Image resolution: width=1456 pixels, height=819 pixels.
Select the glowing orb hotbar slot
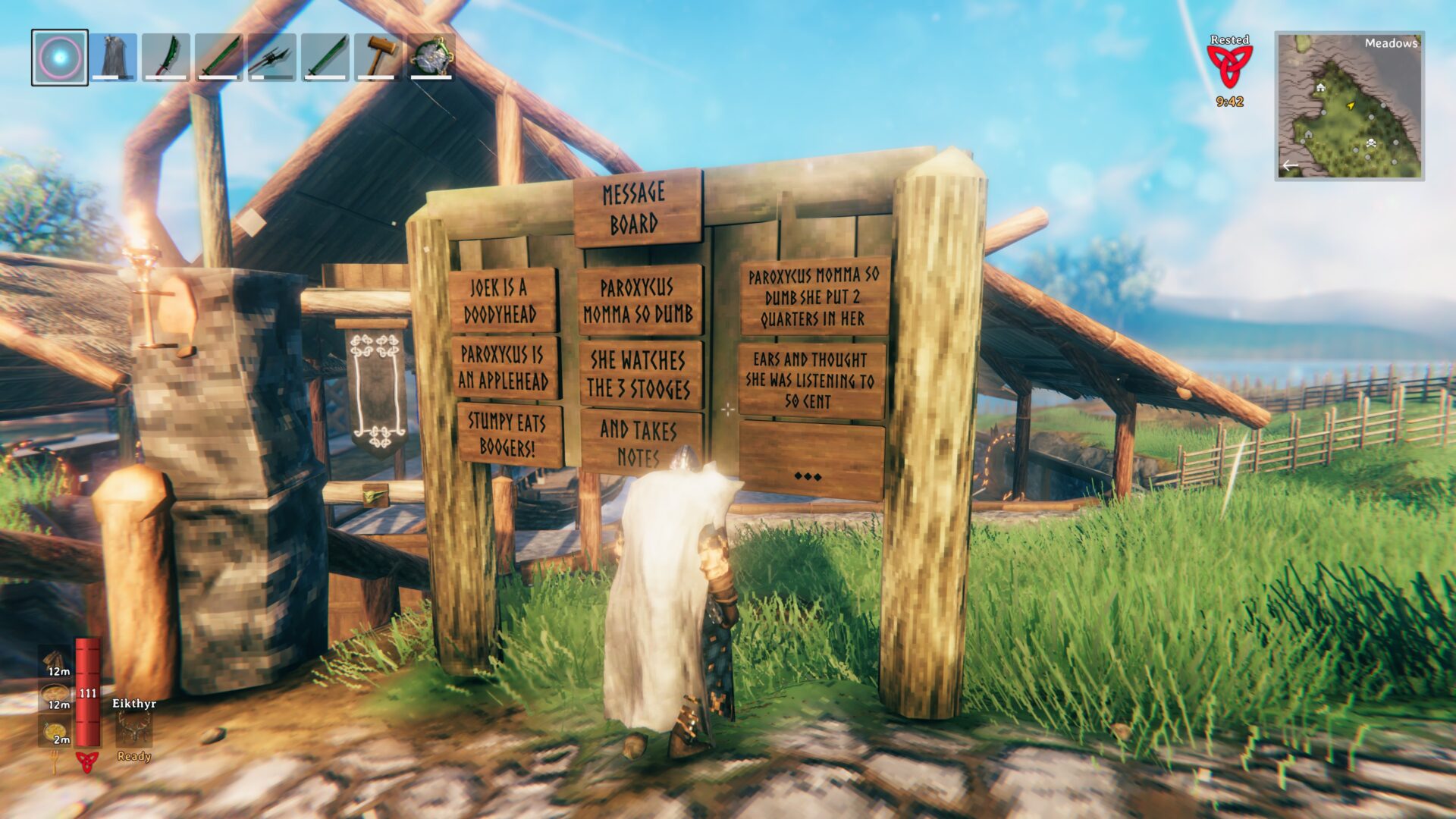pos(59,57)
